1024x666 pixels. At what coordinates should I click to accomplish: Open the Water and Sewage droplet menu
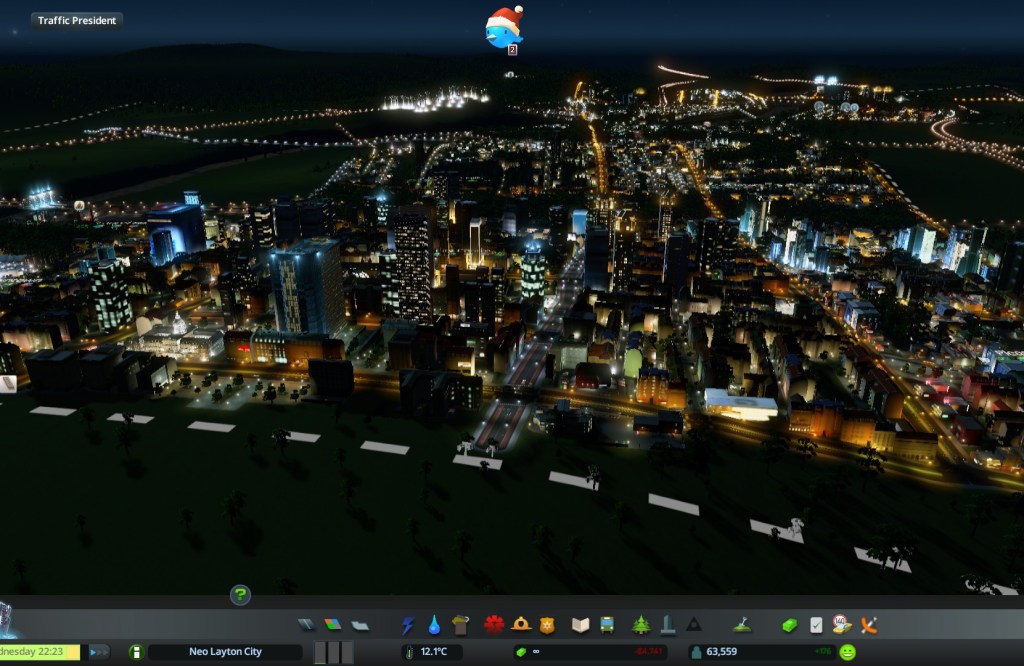pyautogui.click(x=434, y=625)
